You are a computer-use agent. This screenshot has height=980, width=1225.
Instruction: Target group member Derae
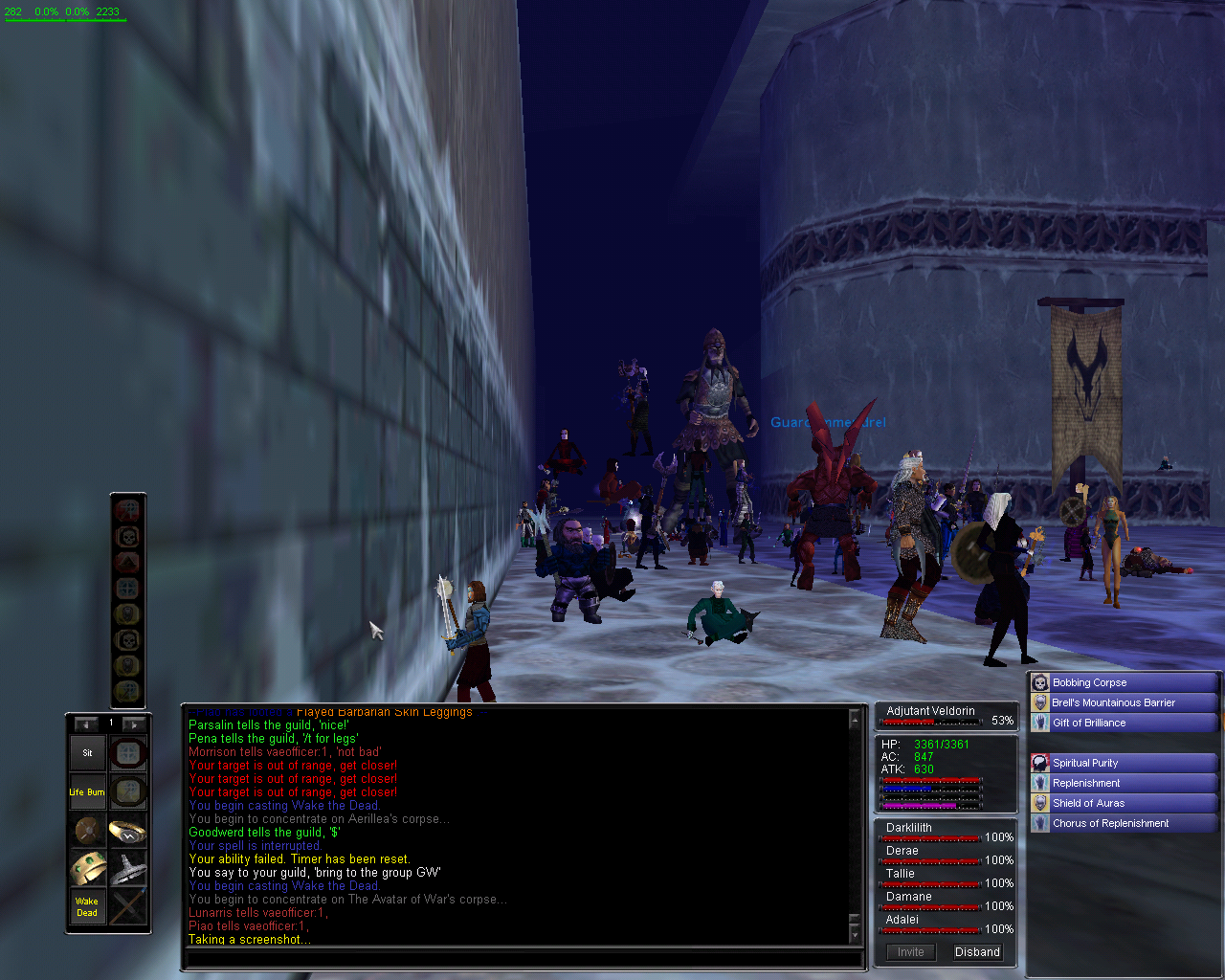[x=902, y=851]
